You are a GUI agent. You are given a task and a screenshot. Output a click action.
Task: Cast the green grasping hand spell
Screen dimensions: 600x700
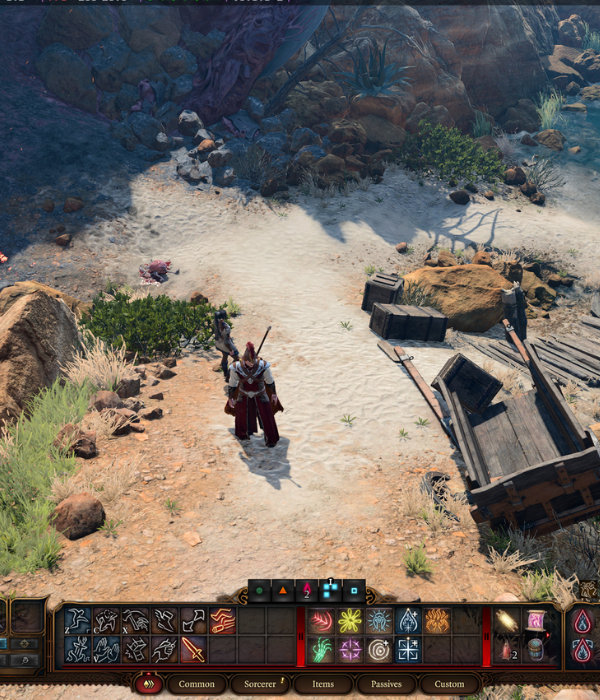321,650
